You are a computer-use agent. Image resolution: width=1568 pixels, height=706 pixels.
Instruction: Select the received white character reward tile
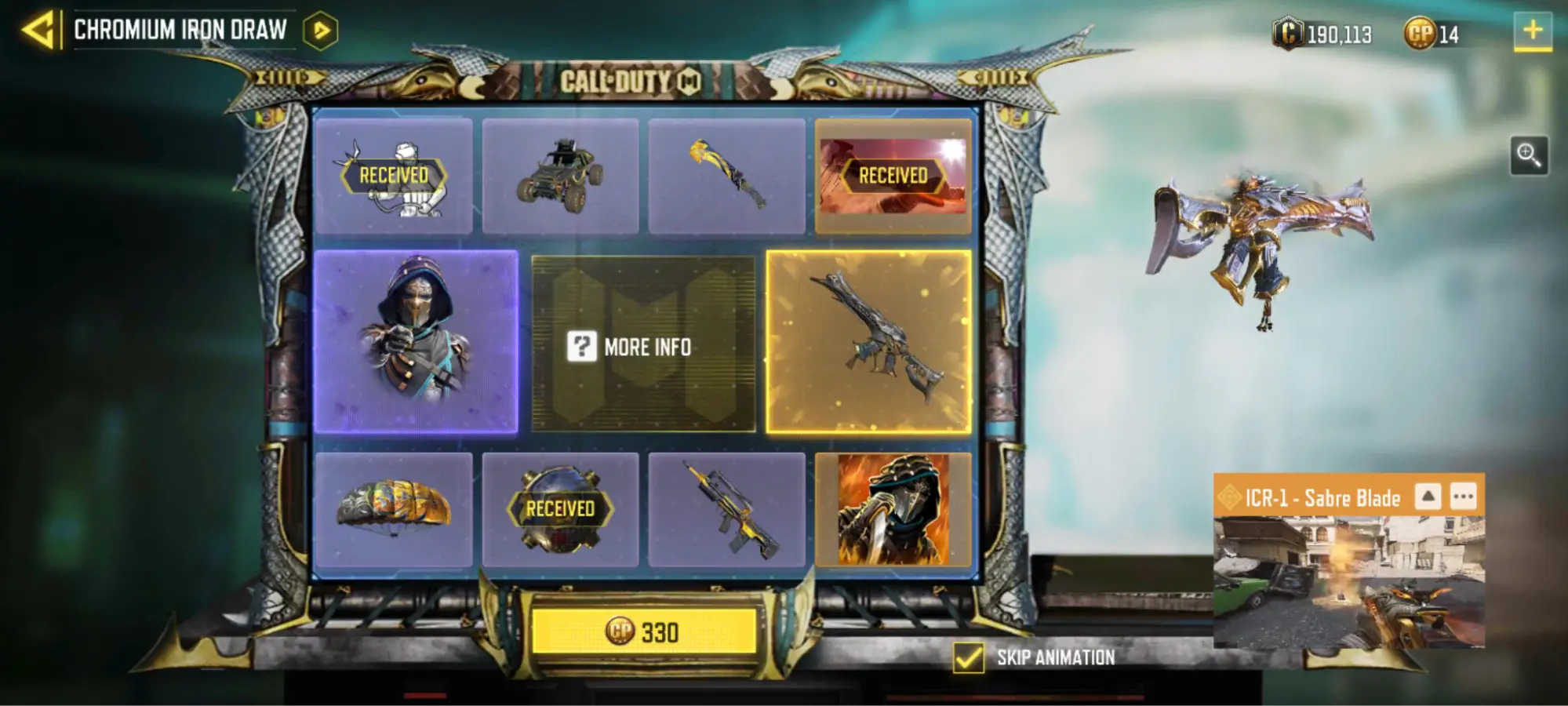pyautogui.click(x=394, y=176)
